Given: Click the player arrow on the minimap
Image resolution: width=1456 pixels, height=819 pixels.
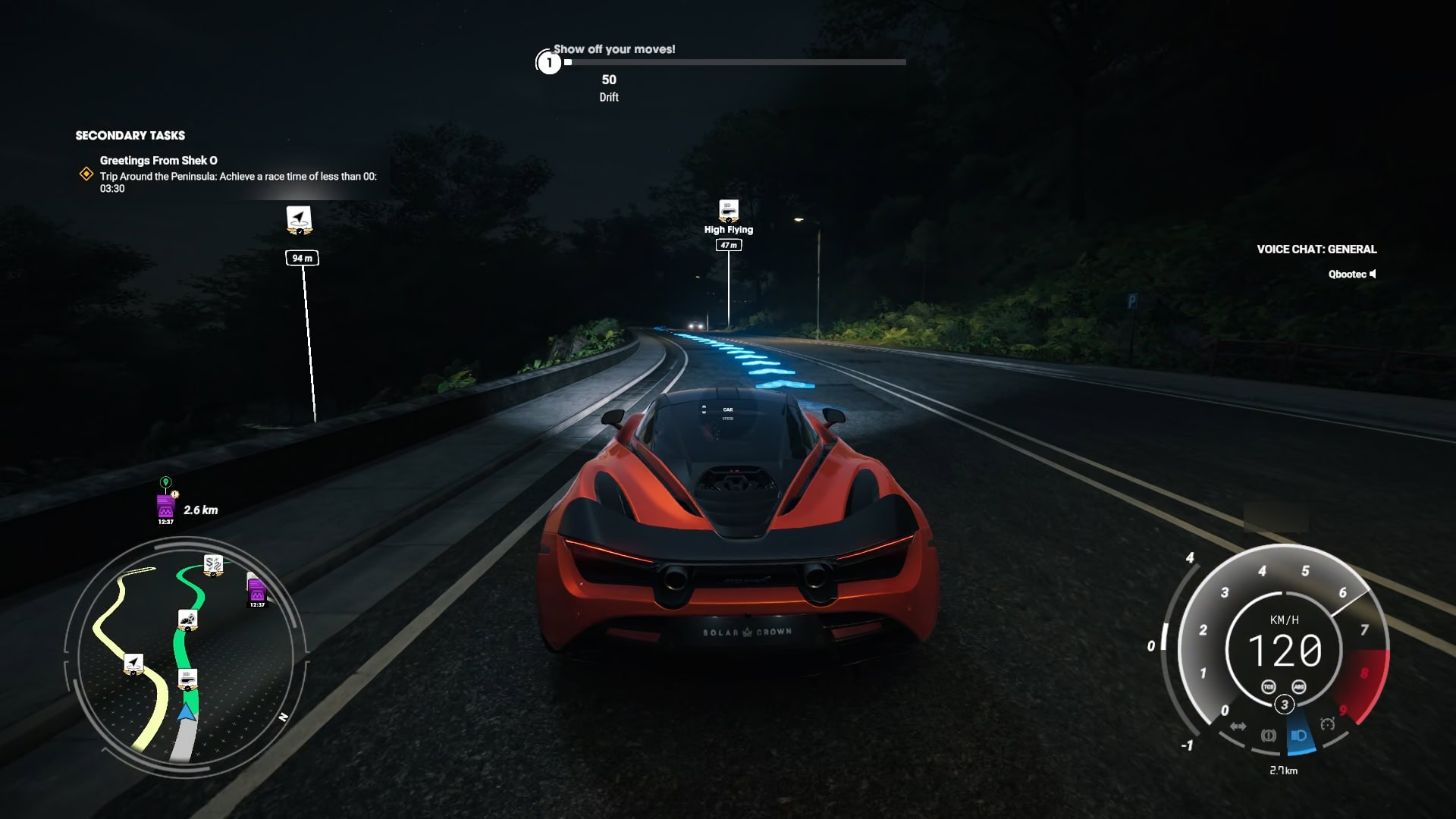Looking at the screenshot, I should point(185,713).
